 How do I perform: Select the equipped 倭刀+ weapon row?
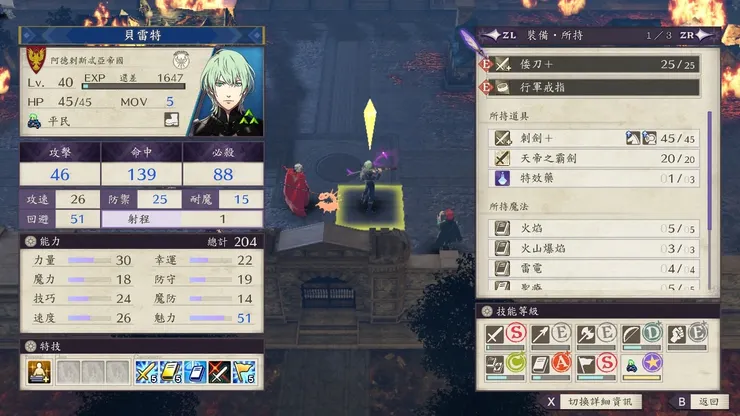point(592,64)
